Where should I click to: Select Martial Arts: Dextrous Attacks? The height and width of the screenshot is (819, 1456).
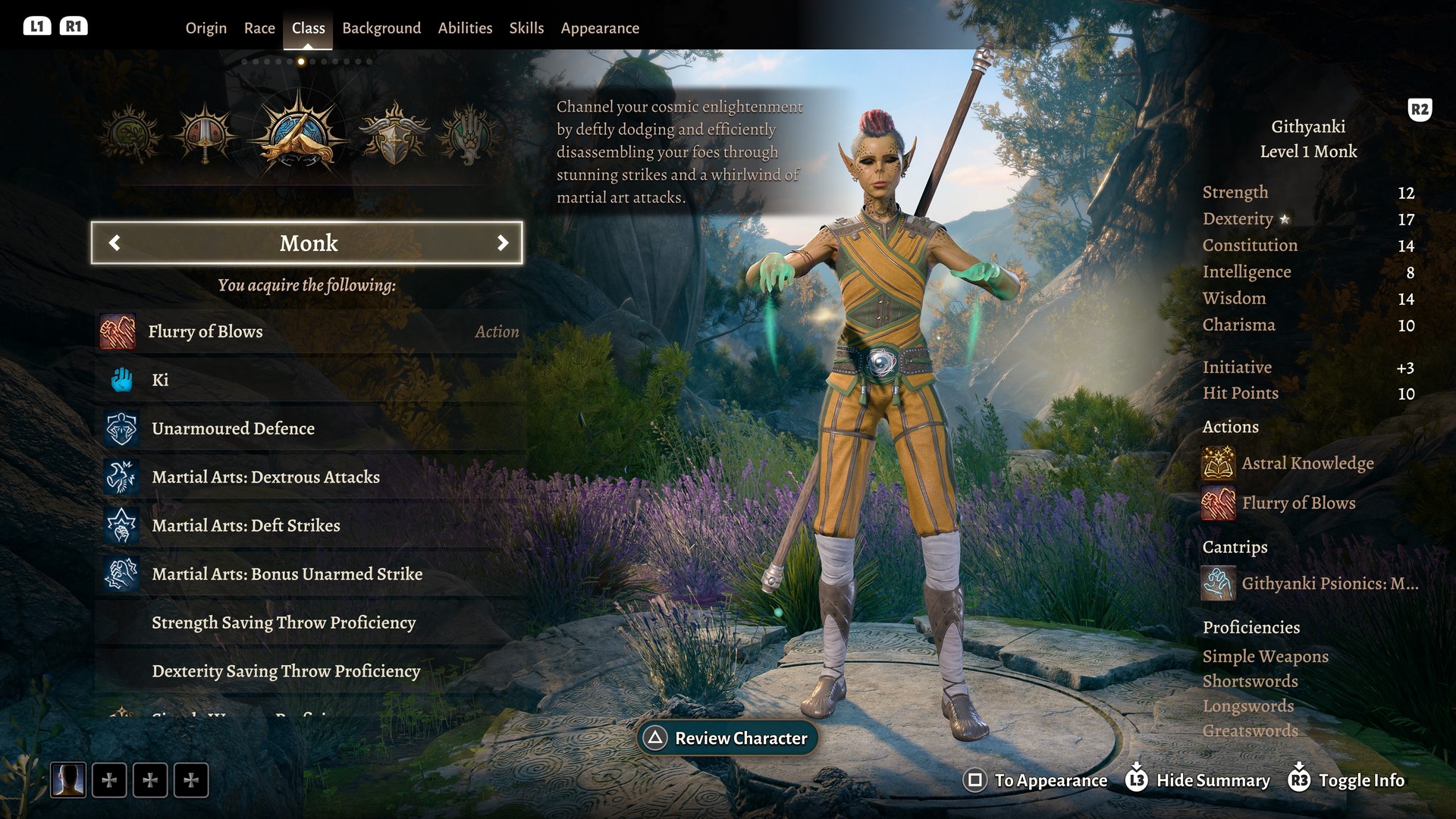309,477
